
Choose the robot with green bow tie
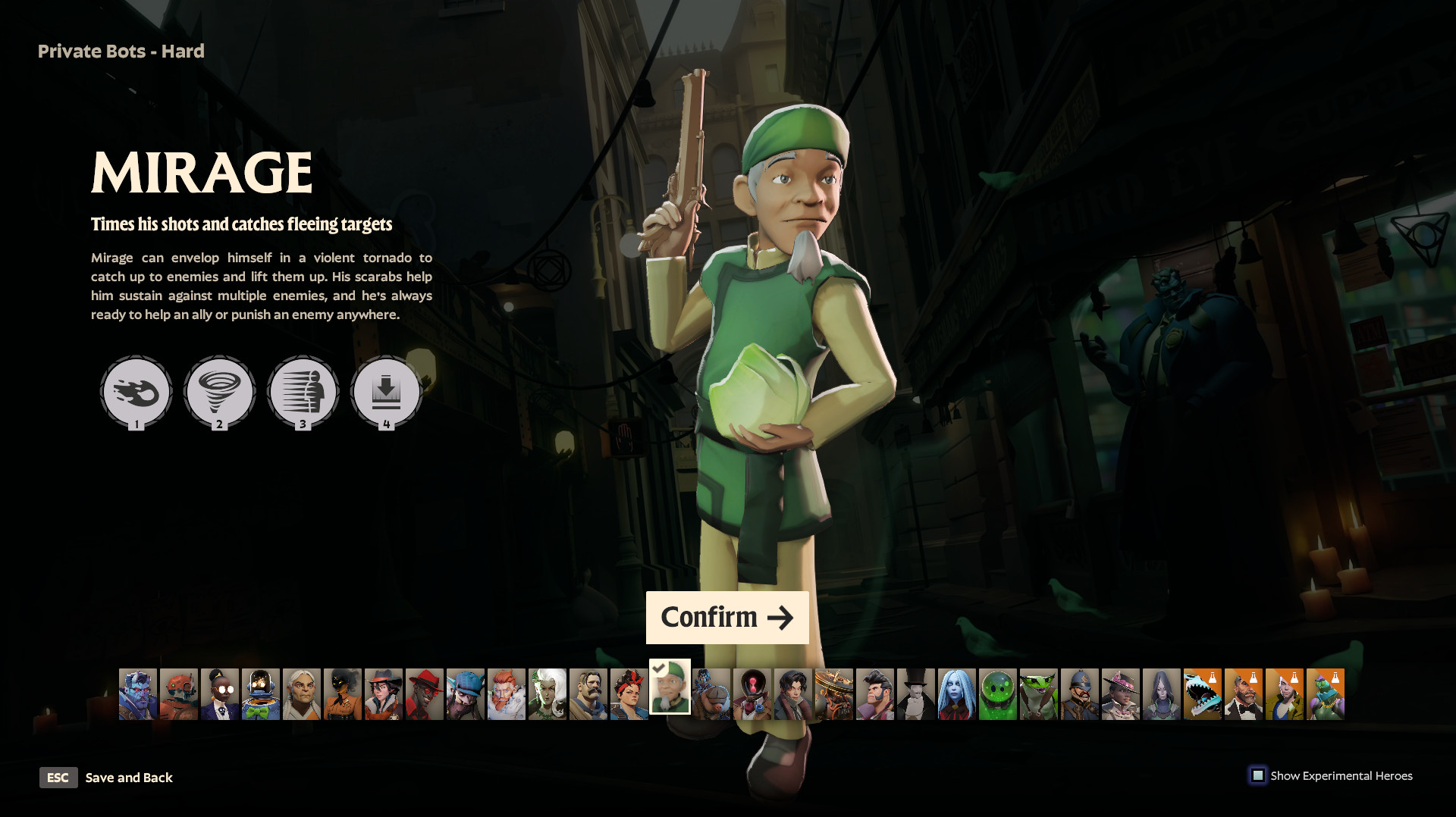(x=261, y=694)
